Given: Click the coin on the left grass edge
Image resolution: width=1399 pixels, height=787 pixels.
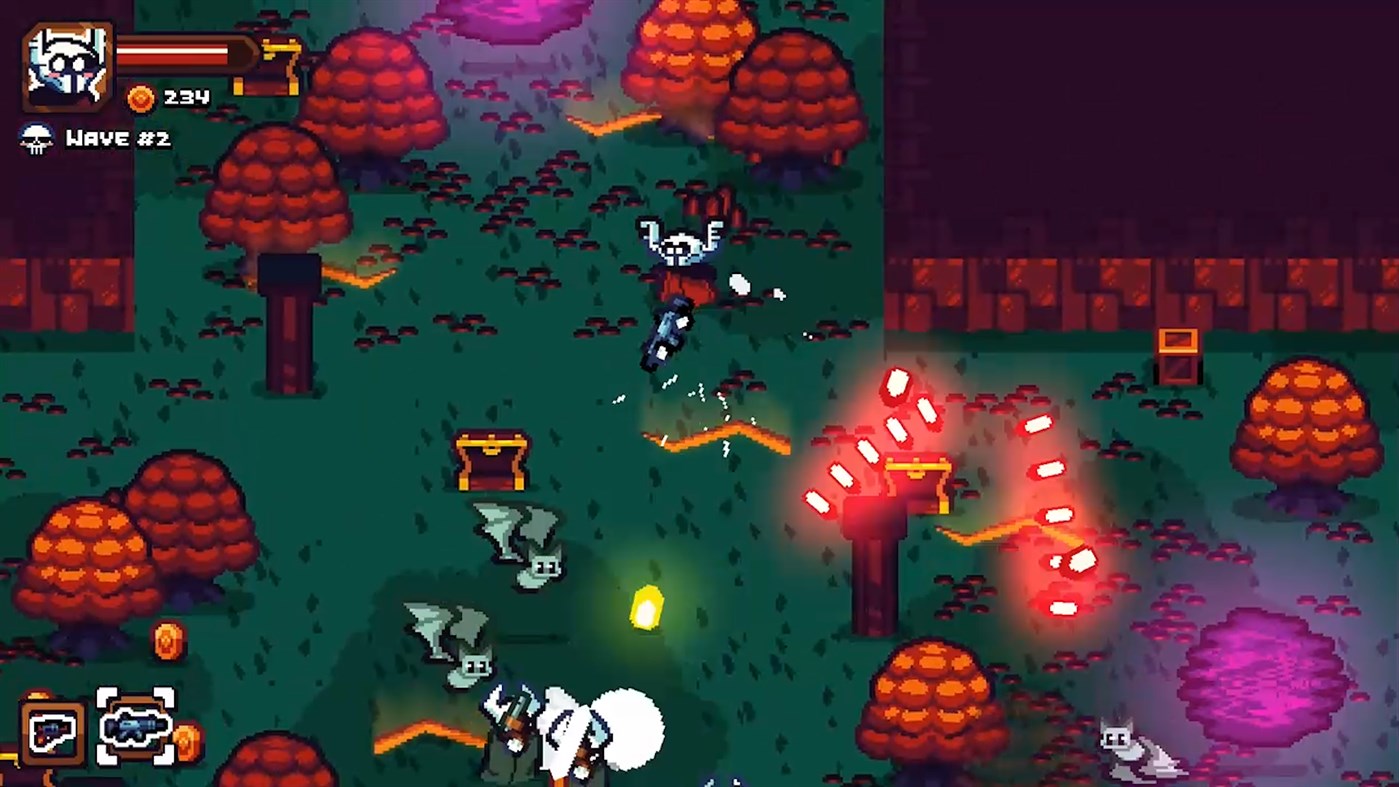Looking at the screenshot, I should pos(167,640).
